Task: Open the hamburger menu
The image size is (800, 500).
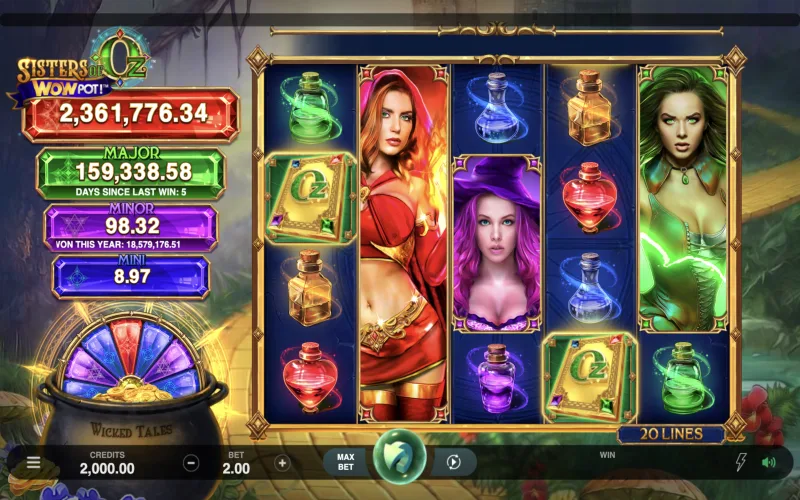Action: 33,463
